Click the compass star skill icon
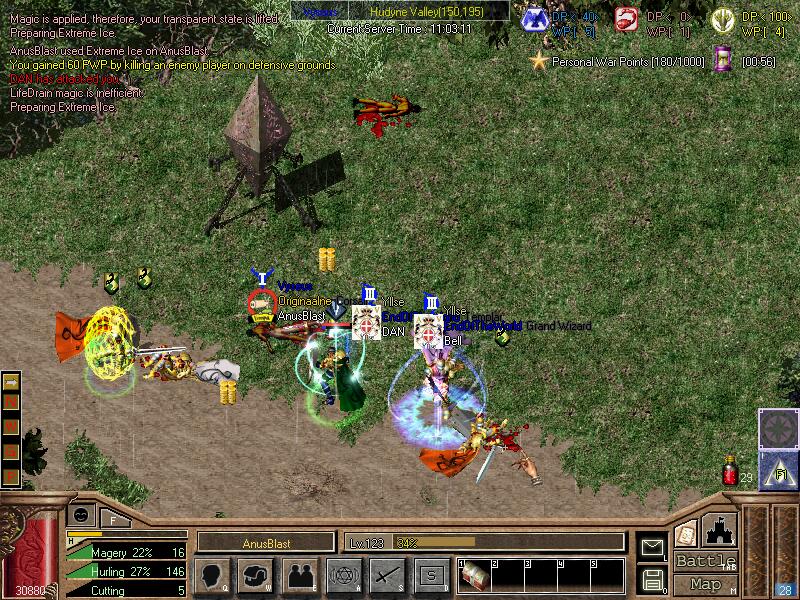 coord(777,428)
